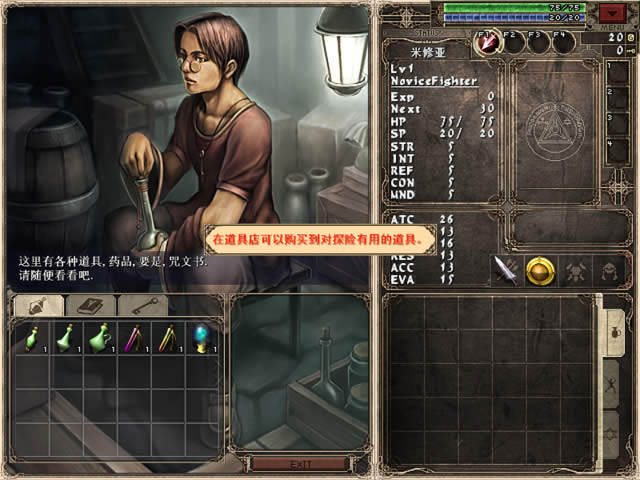Select the equipped sword weapon slot
The height and width of the screenshot is (480, 640).
pyautogui.click(x=506, y=270)
